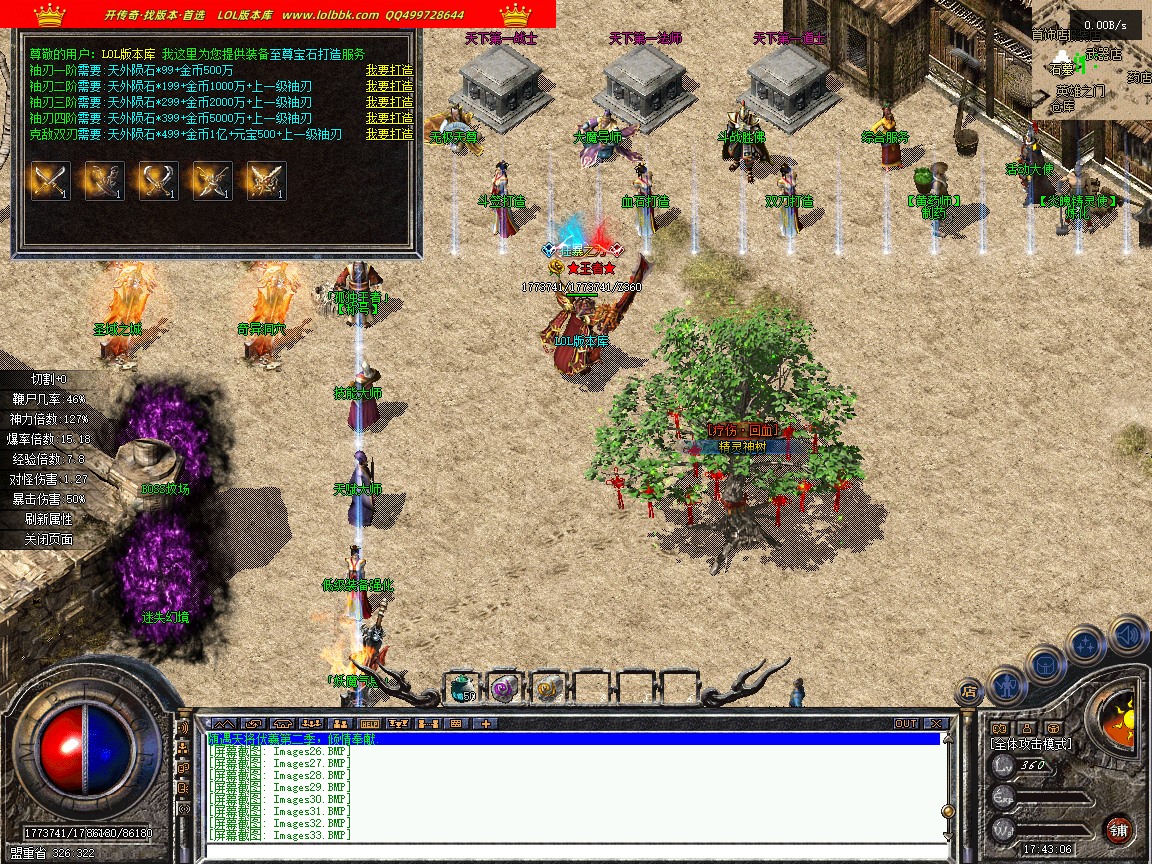Choose 我要打造 for 袖刃二阶
1152x864 pixels.
point(389,86)
